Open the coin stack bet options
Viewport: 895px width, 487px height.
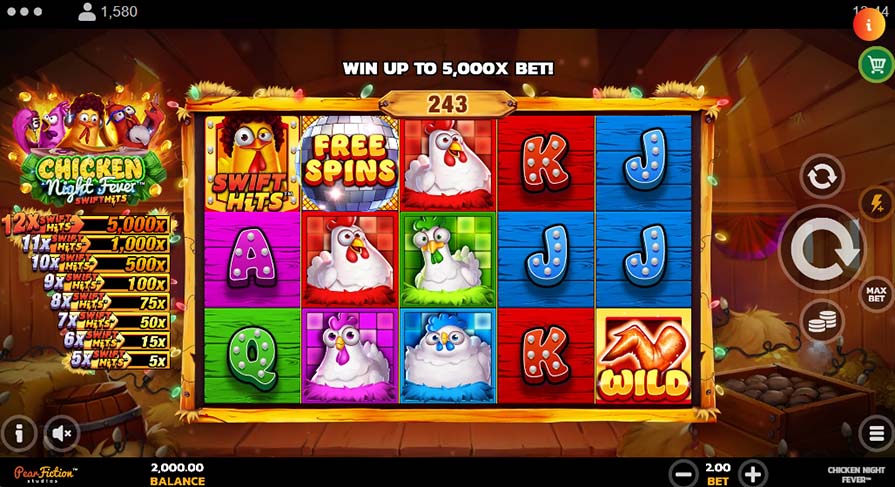(x=822, y=322)
